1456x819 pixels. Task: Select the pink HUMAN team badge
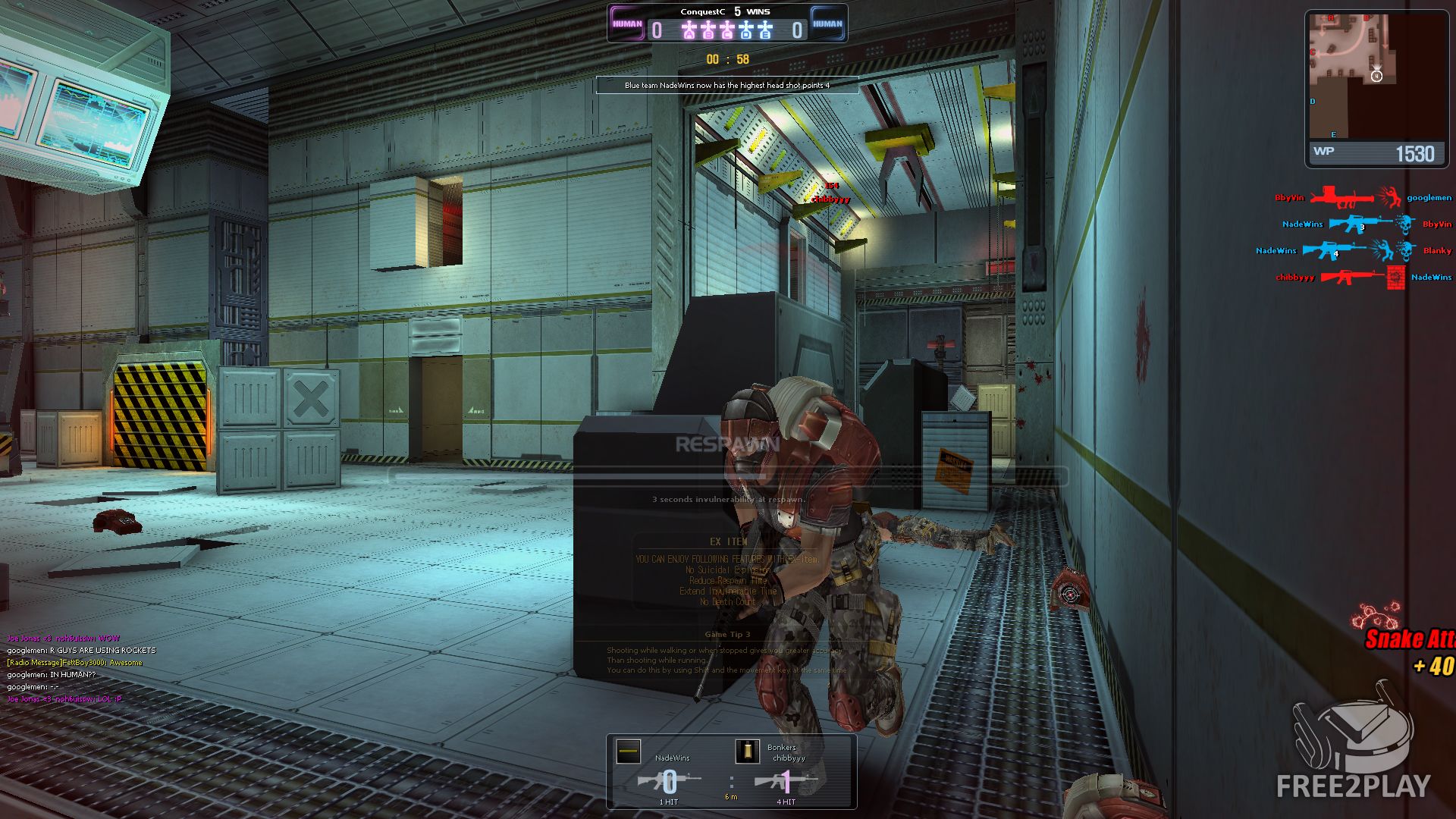pos(627,24)
